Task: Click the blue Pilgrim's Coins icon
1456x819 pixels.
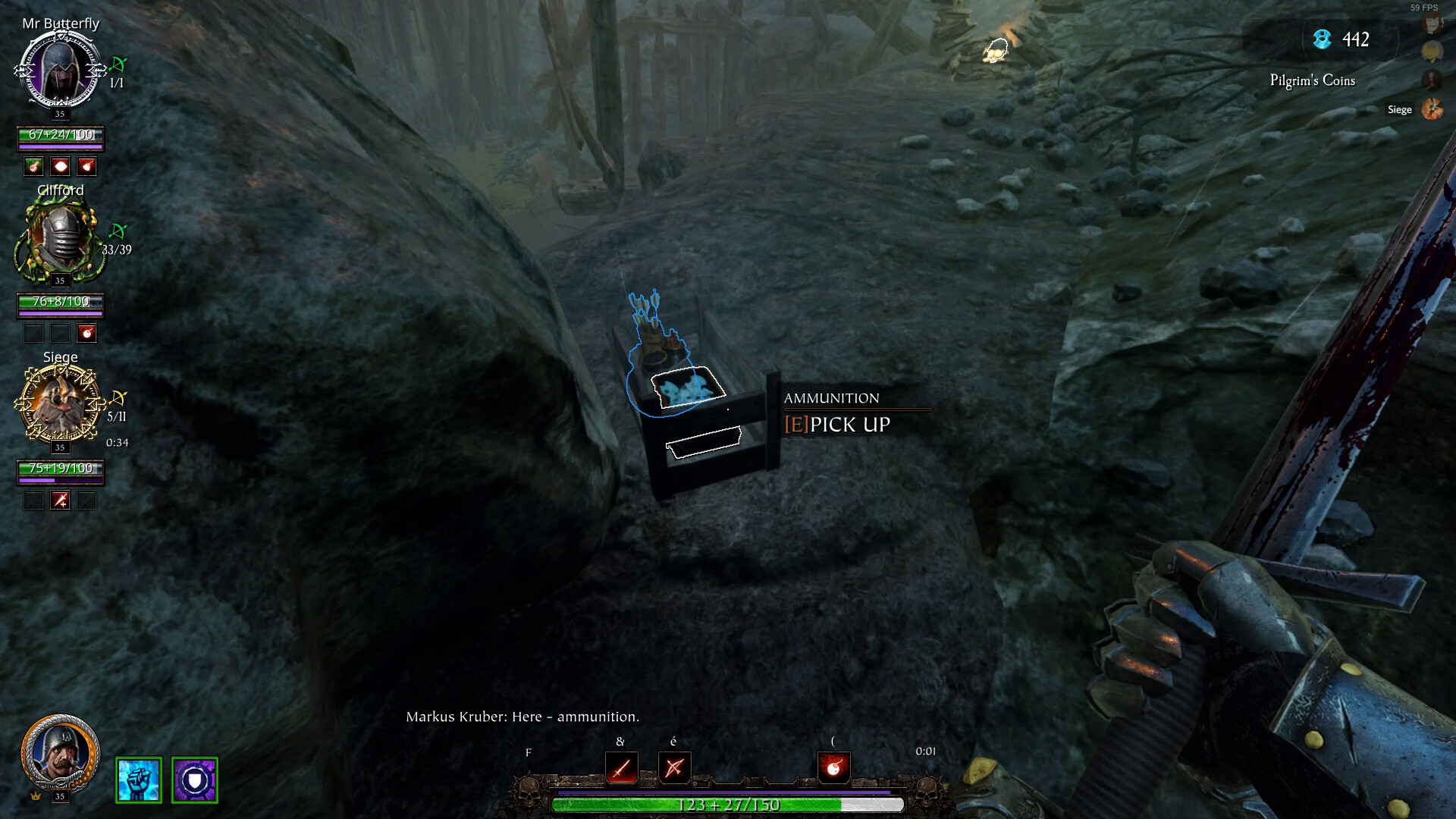Action: pyautogui.click(x=1323, y=39)
